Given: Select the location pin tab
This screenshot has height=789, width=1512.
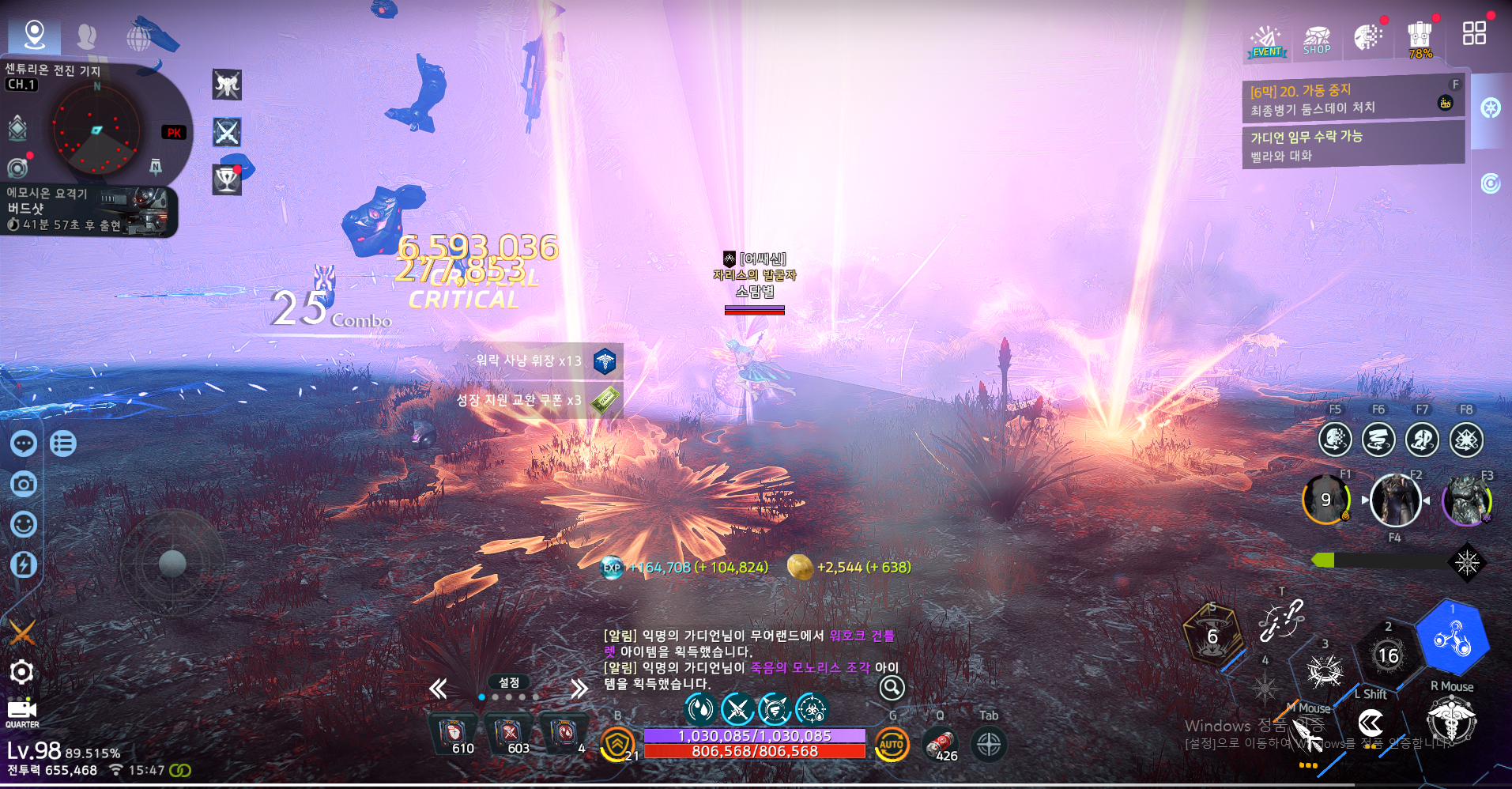Looking at the screenshot, I should coord(34,35).
